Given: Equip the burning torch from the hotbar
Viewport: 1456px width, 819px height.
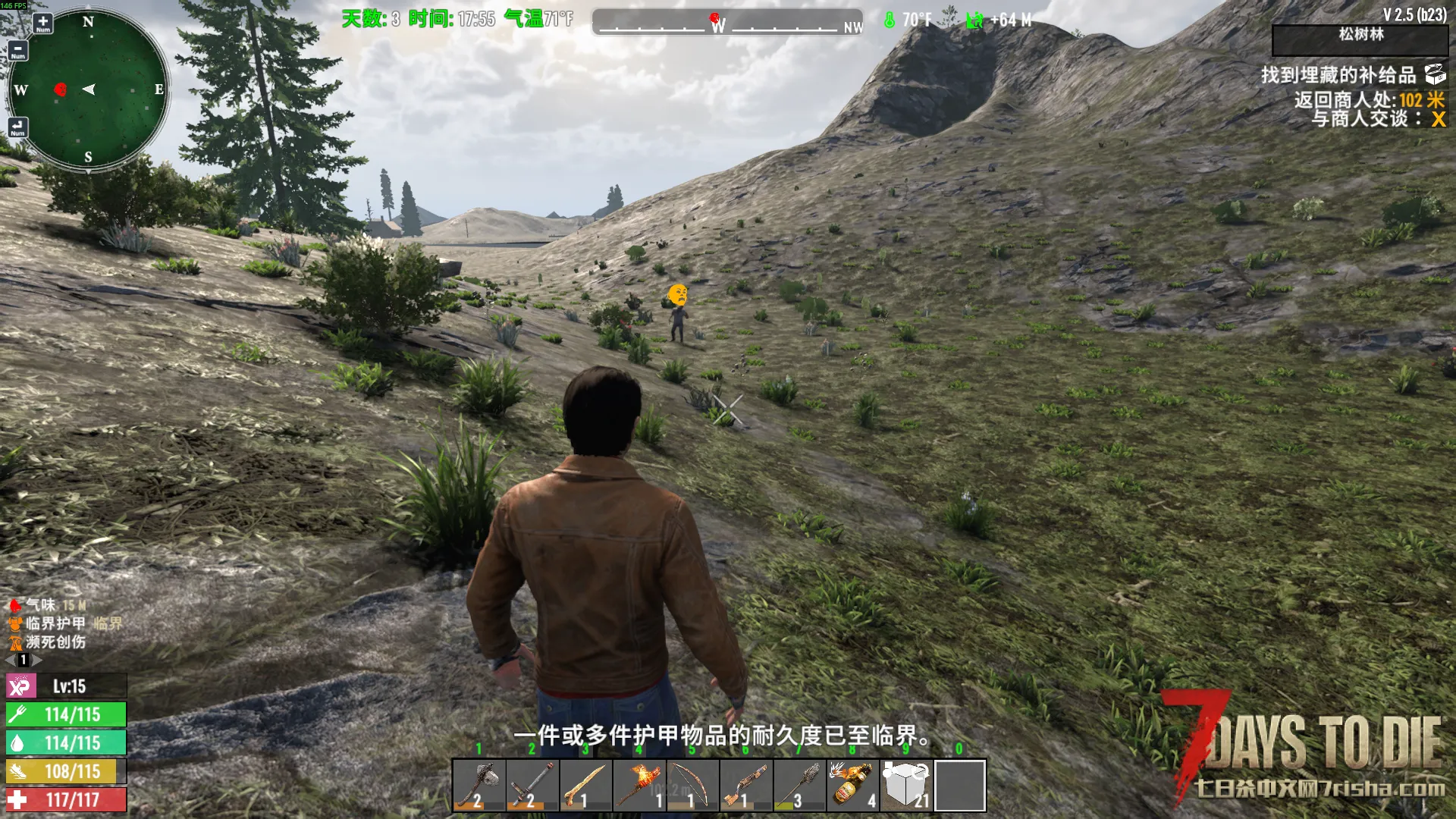Looking at the screenshot, I should pyautogui.click(x=639, y=786).
